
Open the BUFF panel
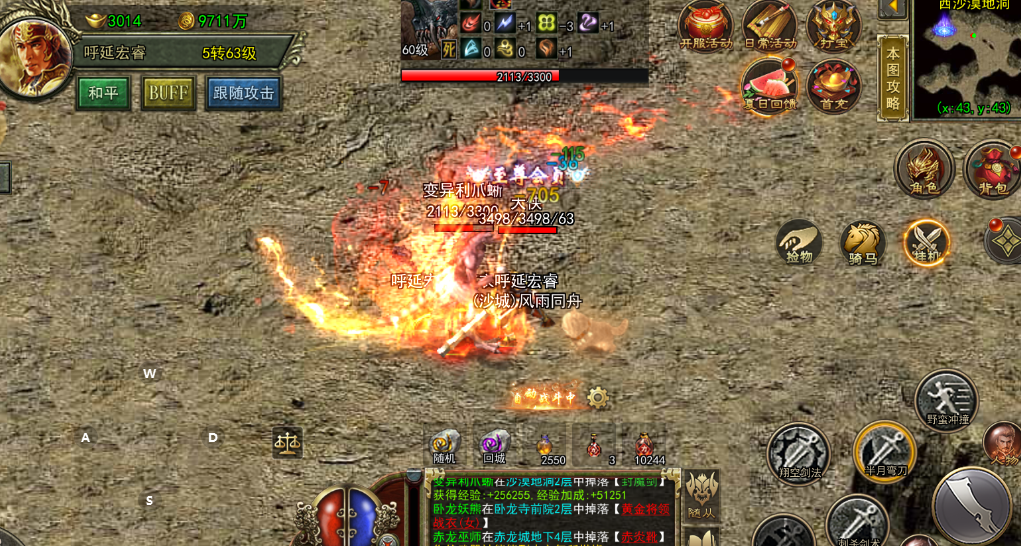pos(168,93)
